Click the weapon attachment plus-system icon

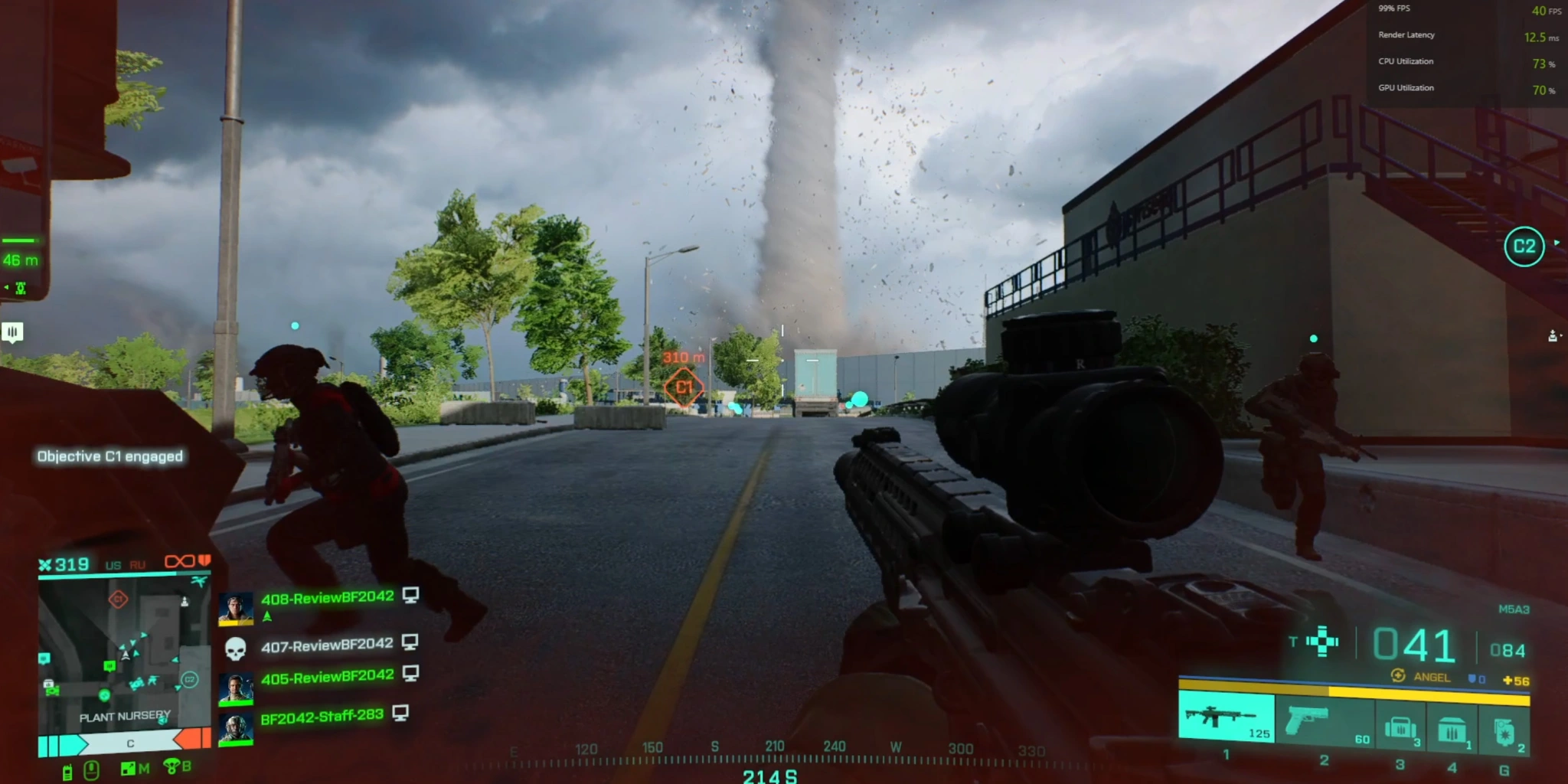pyautogui.click(x=1322, y=642)
